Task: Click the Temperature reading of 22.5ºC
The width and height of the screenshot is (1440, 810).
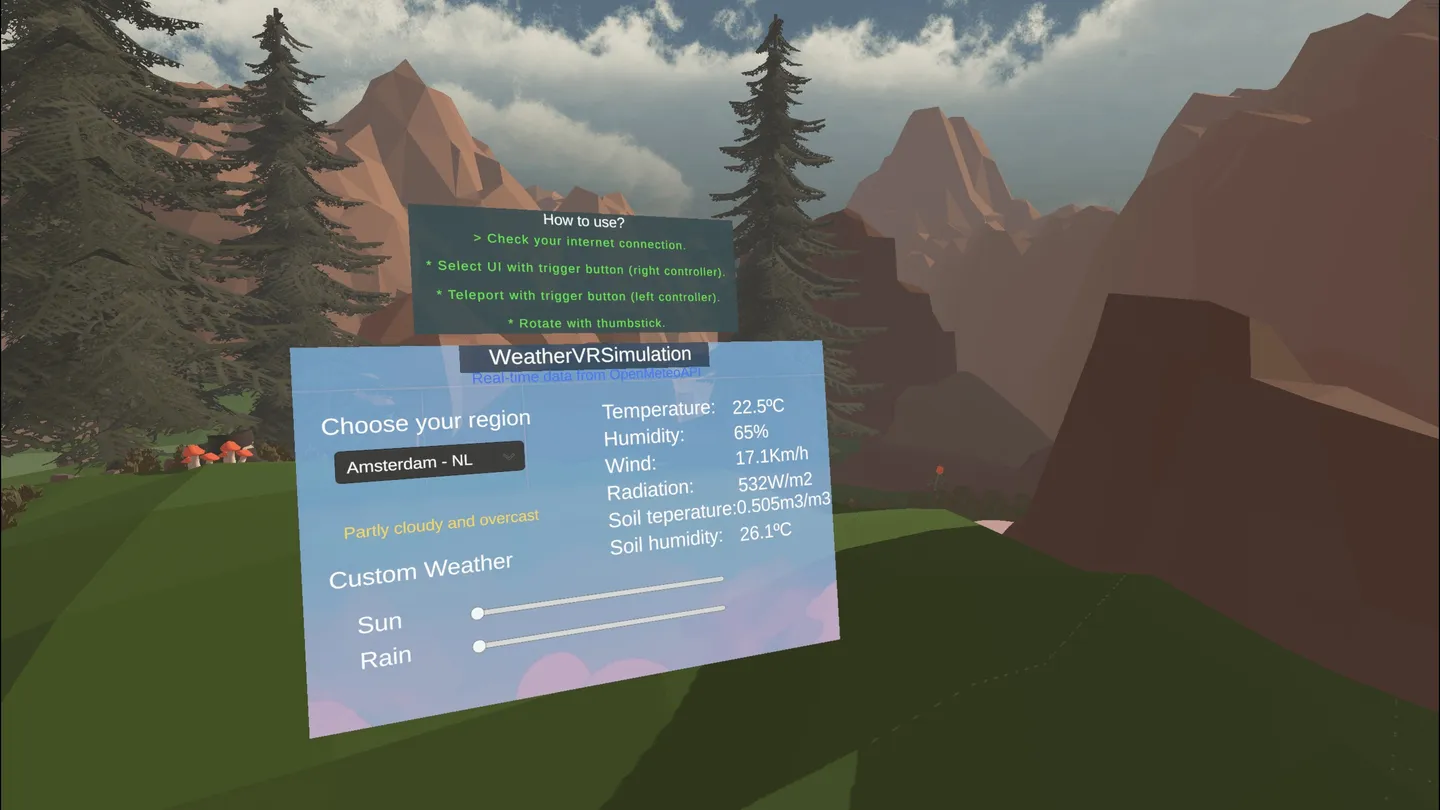Action: [761, 405]
